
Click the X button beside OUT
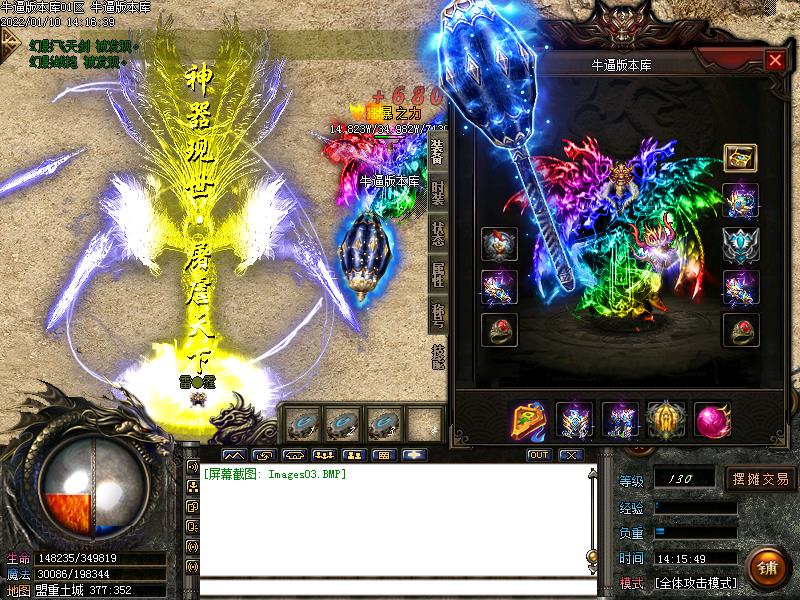point(570,455)
